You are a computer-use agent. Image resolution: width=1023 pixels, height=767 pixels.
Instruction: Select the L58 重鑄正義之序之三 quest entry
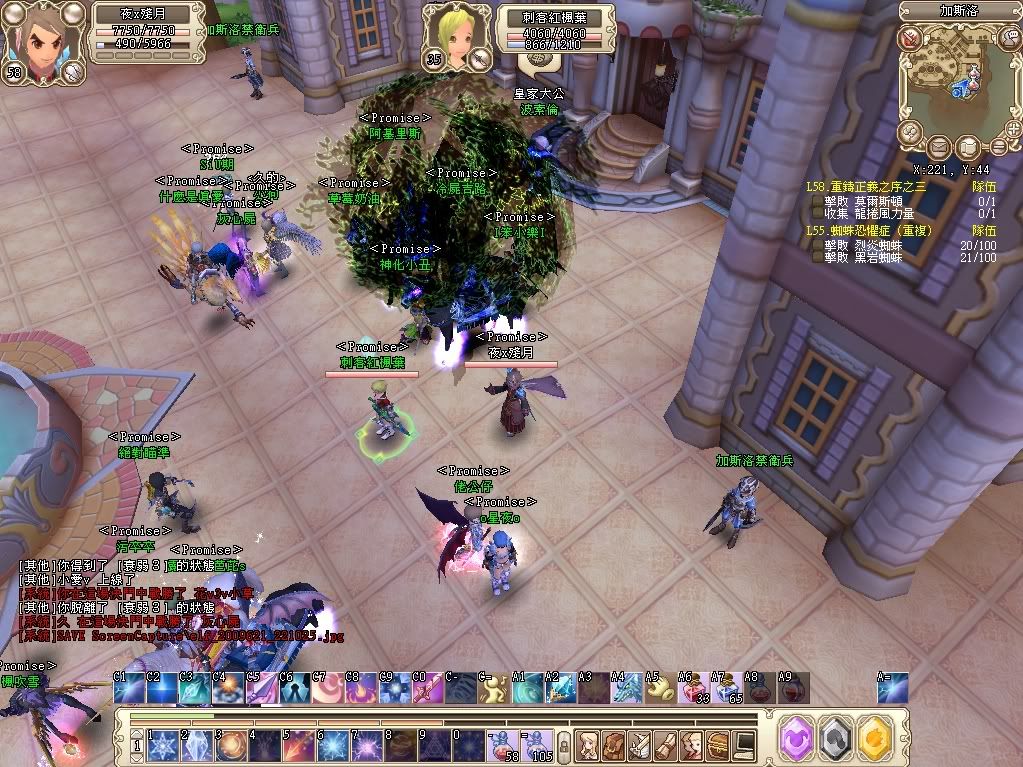[866, 186]
